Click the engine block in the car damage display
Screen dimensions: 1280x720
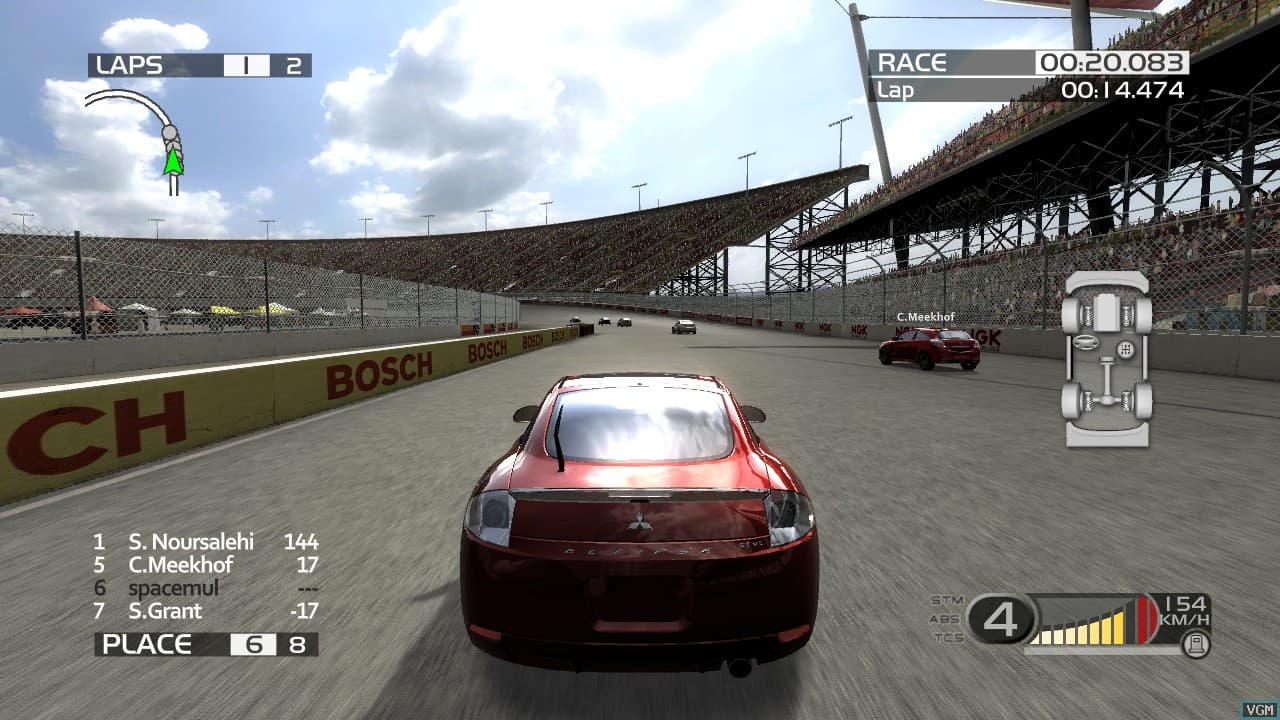pyautogui.click(x=1107, y=313)
